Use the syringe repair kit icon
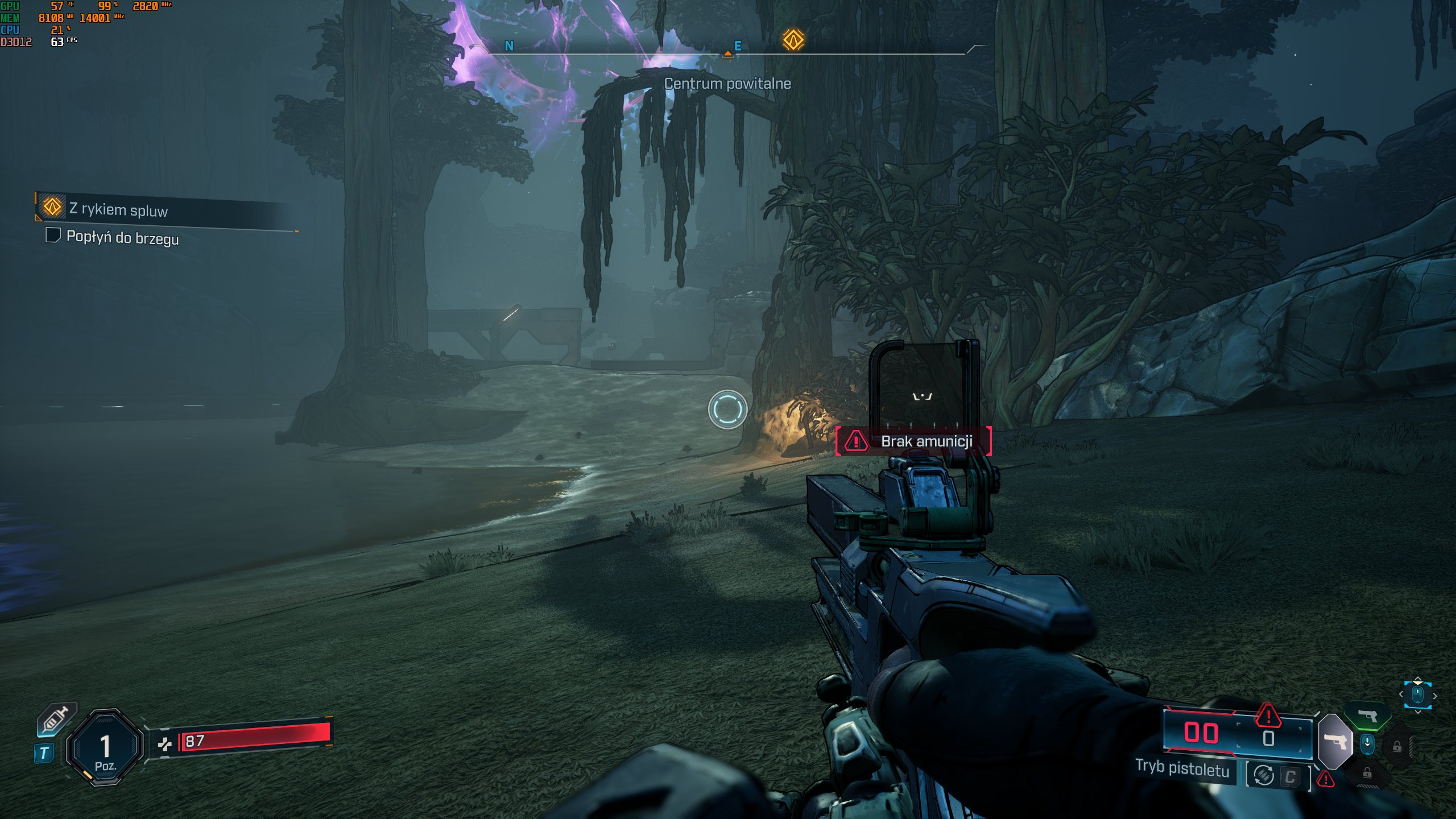The height and width of the screenshot is (819, 1456). coord(55,720)
